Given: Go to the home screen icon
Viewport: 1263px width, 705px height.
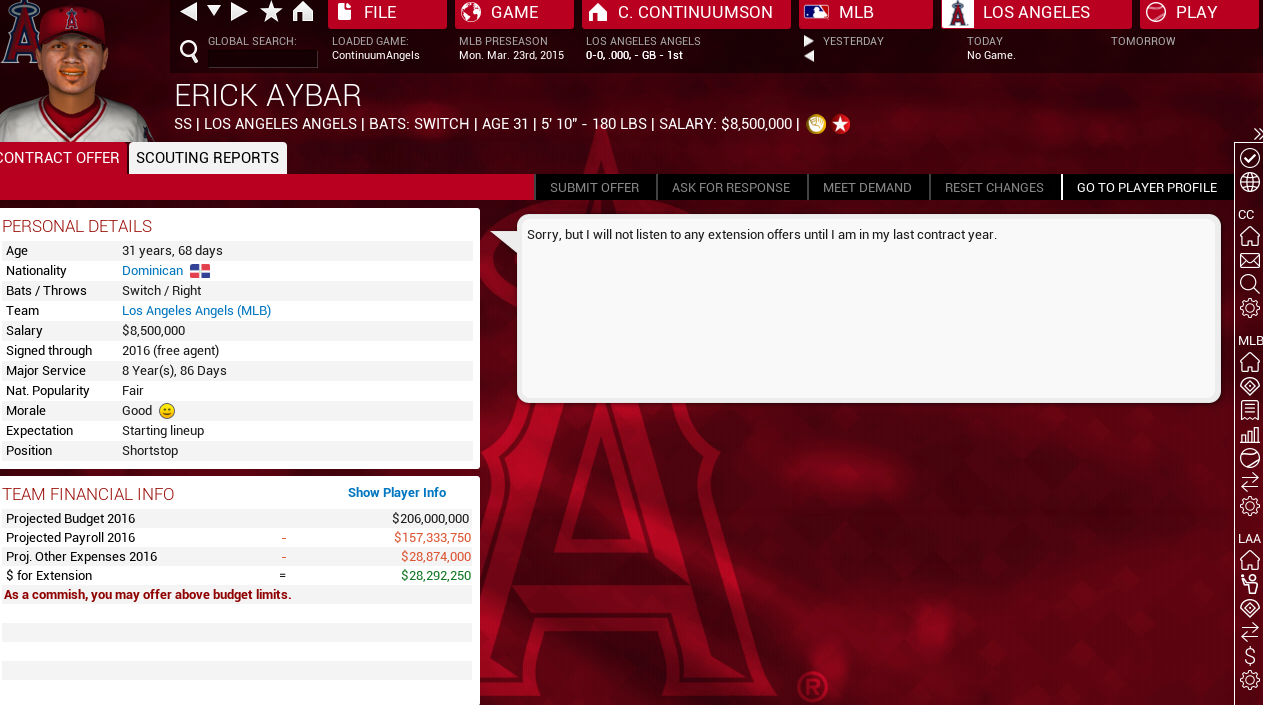Looking at the screenshot, I should click(303, 12).
